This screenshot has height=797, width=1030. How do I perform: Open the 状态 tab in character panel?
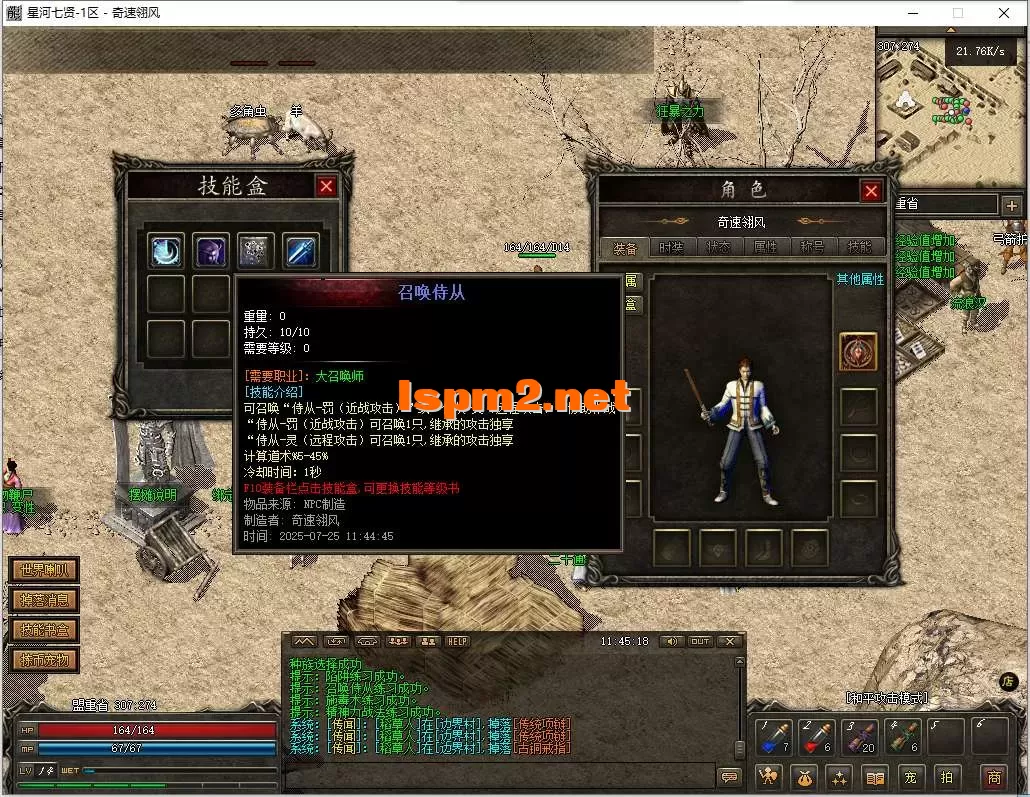pos(718,247)
